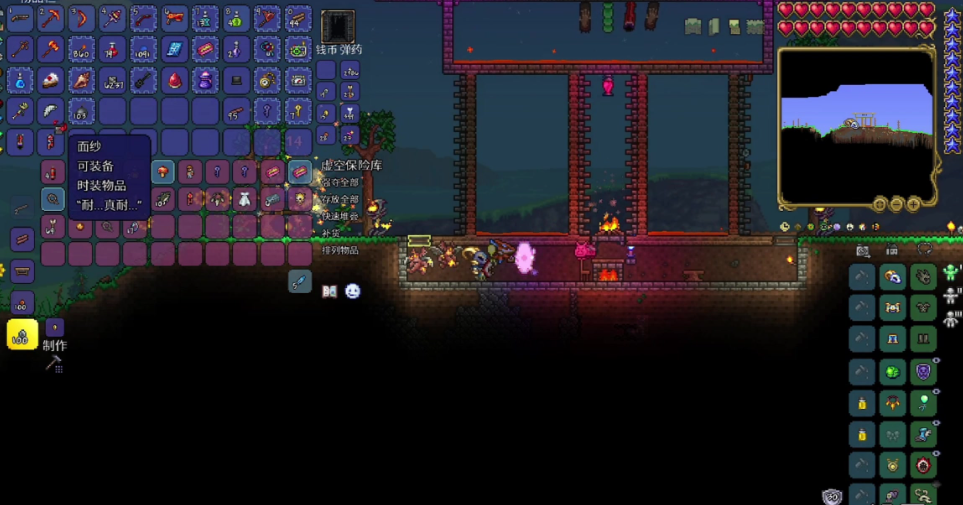The width and height of the screenshot is (963, 505).
Task: Click the Restock chest button
Action: 330,232
